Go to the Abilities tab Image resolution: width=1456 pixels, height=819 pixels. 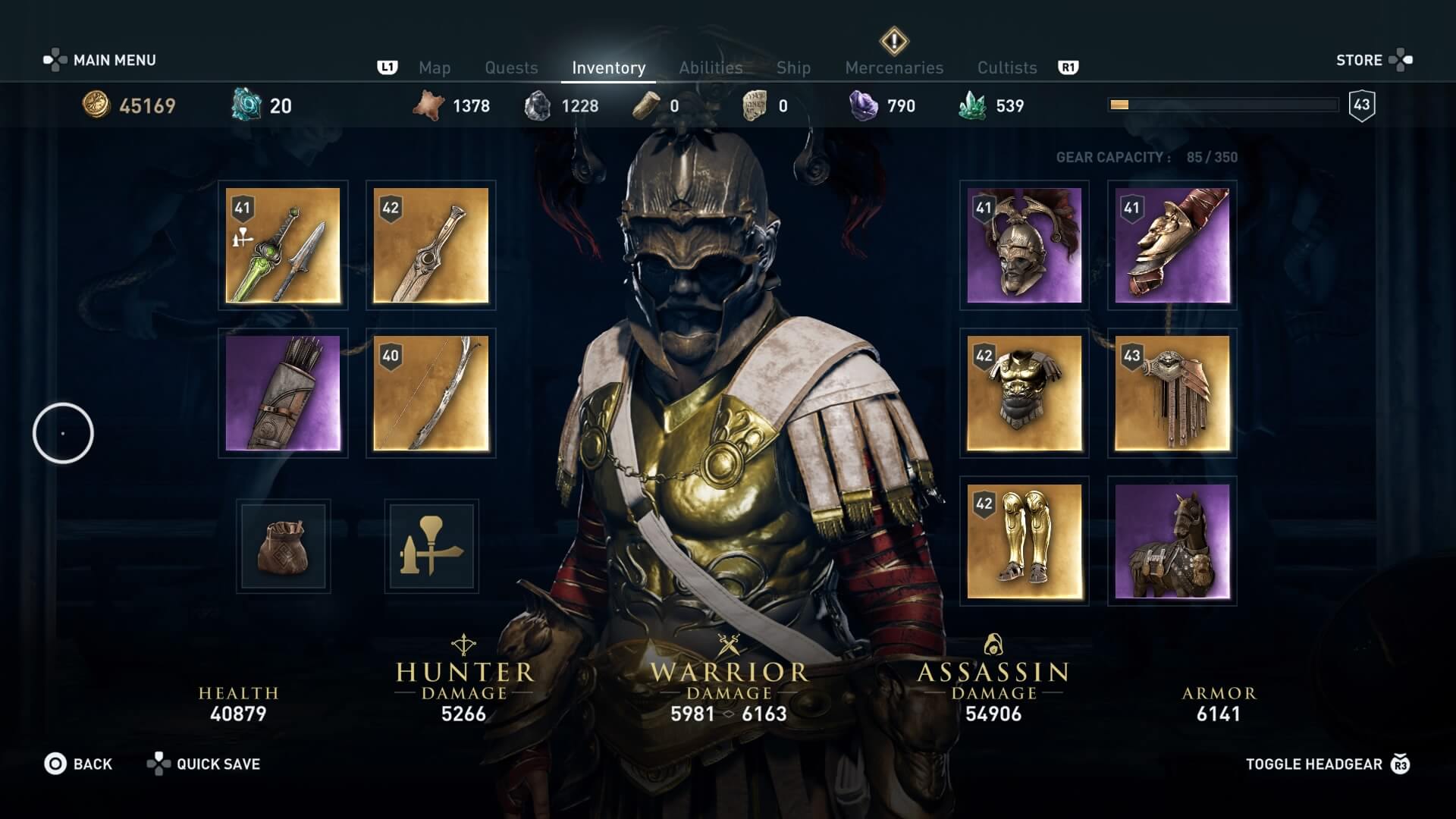tap(711, 68)
